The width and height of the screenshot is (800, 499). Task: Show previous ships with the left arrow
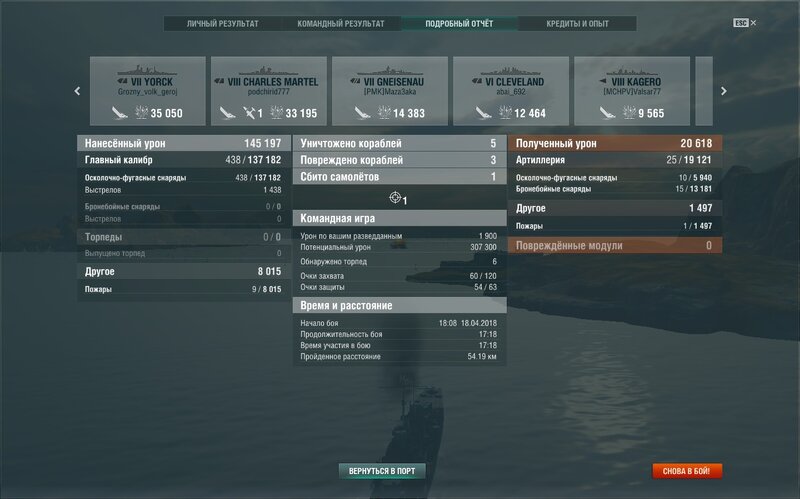pyautogui.click(x=78, y=91)
